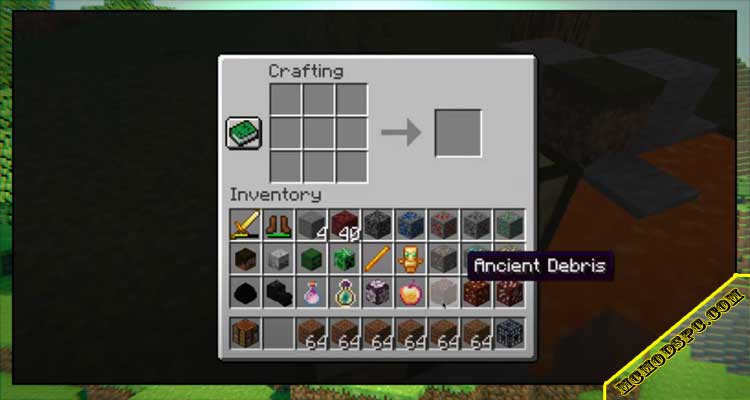
Task: Select the golden apple slot
Action: point(410,293)
